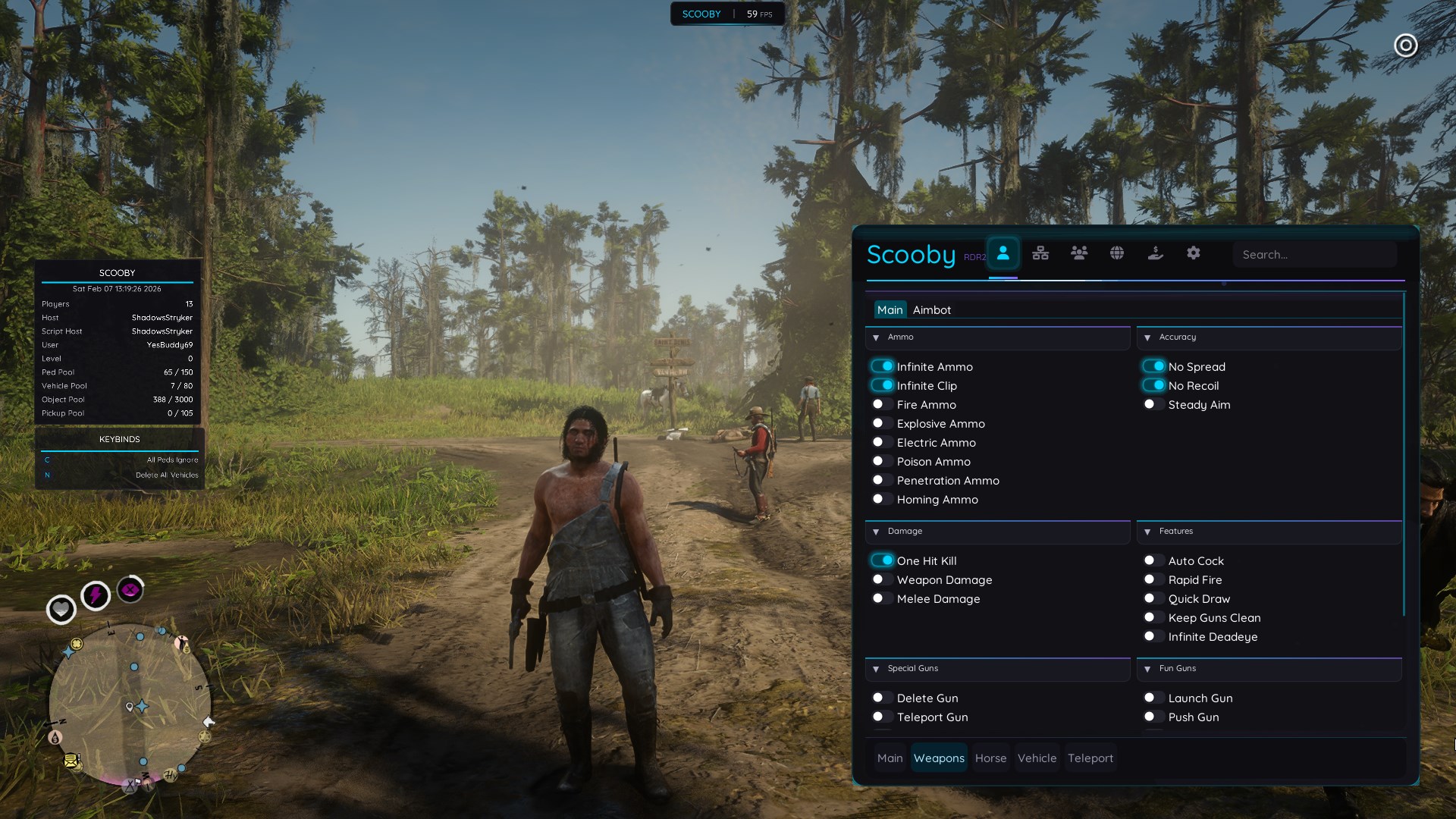Click the Delete Gun option
The width and height of the screenshot is (1456, 819).
click(x=882, y=698)
